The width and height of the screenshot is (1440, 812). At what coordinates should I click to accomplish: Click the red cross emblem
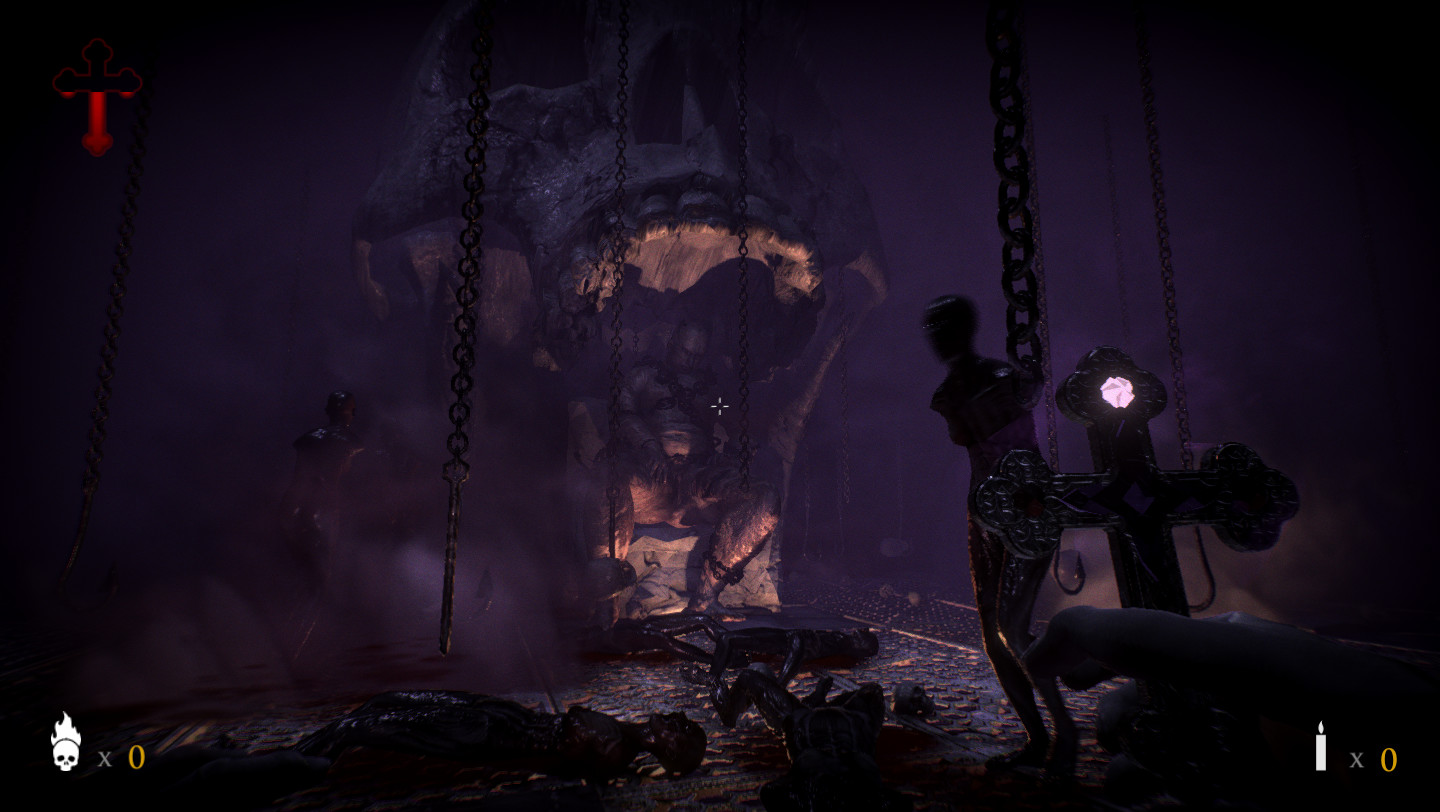tap(97, 96)
